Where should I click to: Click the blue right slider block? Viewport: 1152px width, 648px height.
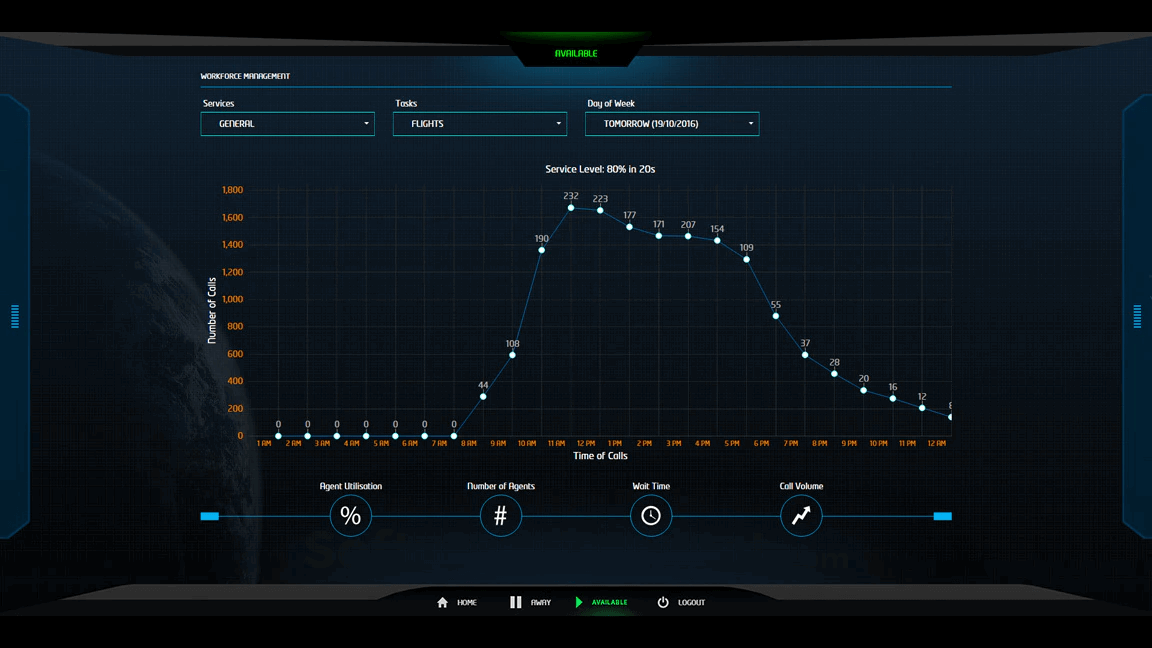(942, 516)
